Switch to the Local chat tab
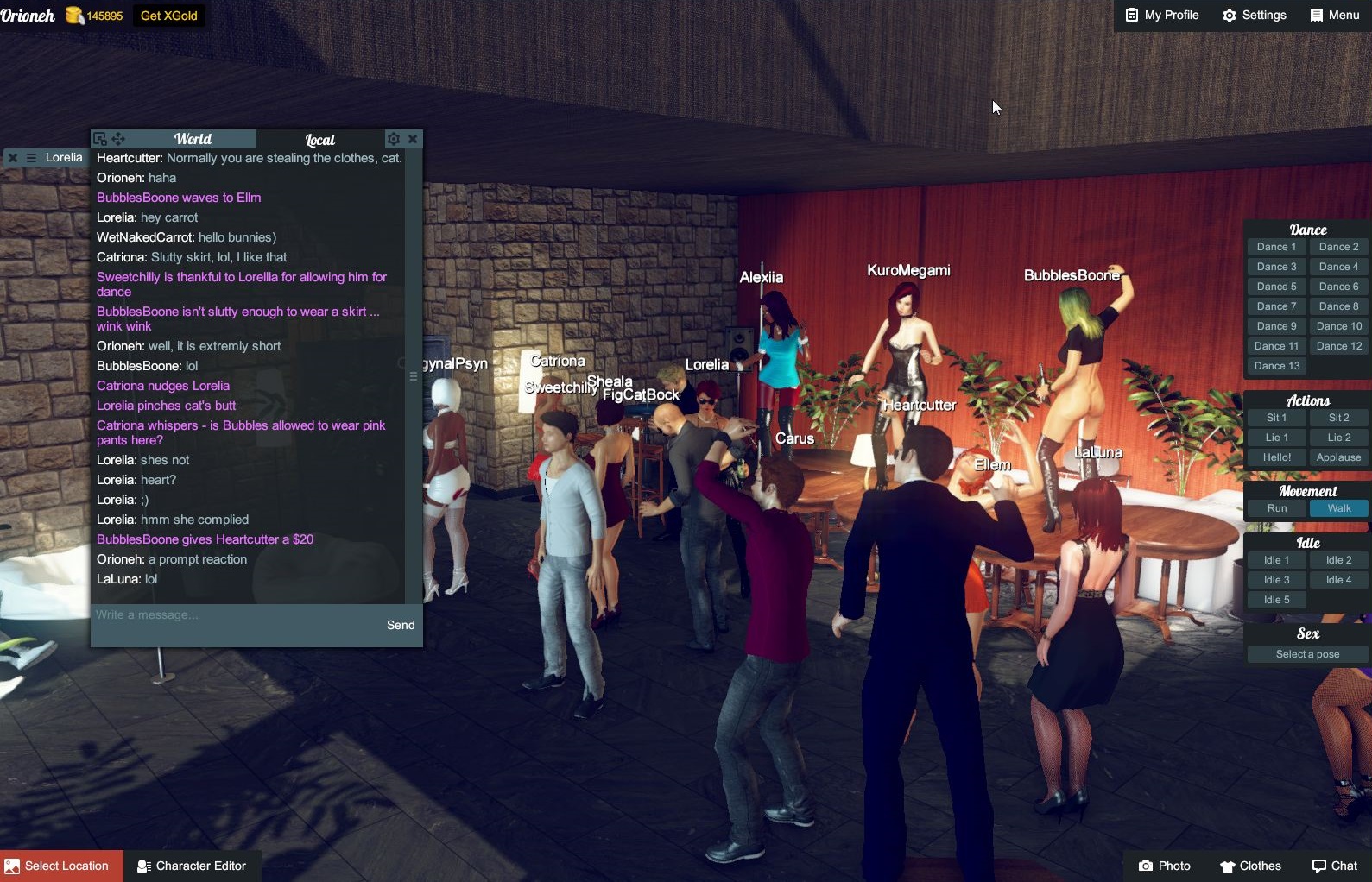This screenshot has height=882, width=1372. click(x=319, y=140)
